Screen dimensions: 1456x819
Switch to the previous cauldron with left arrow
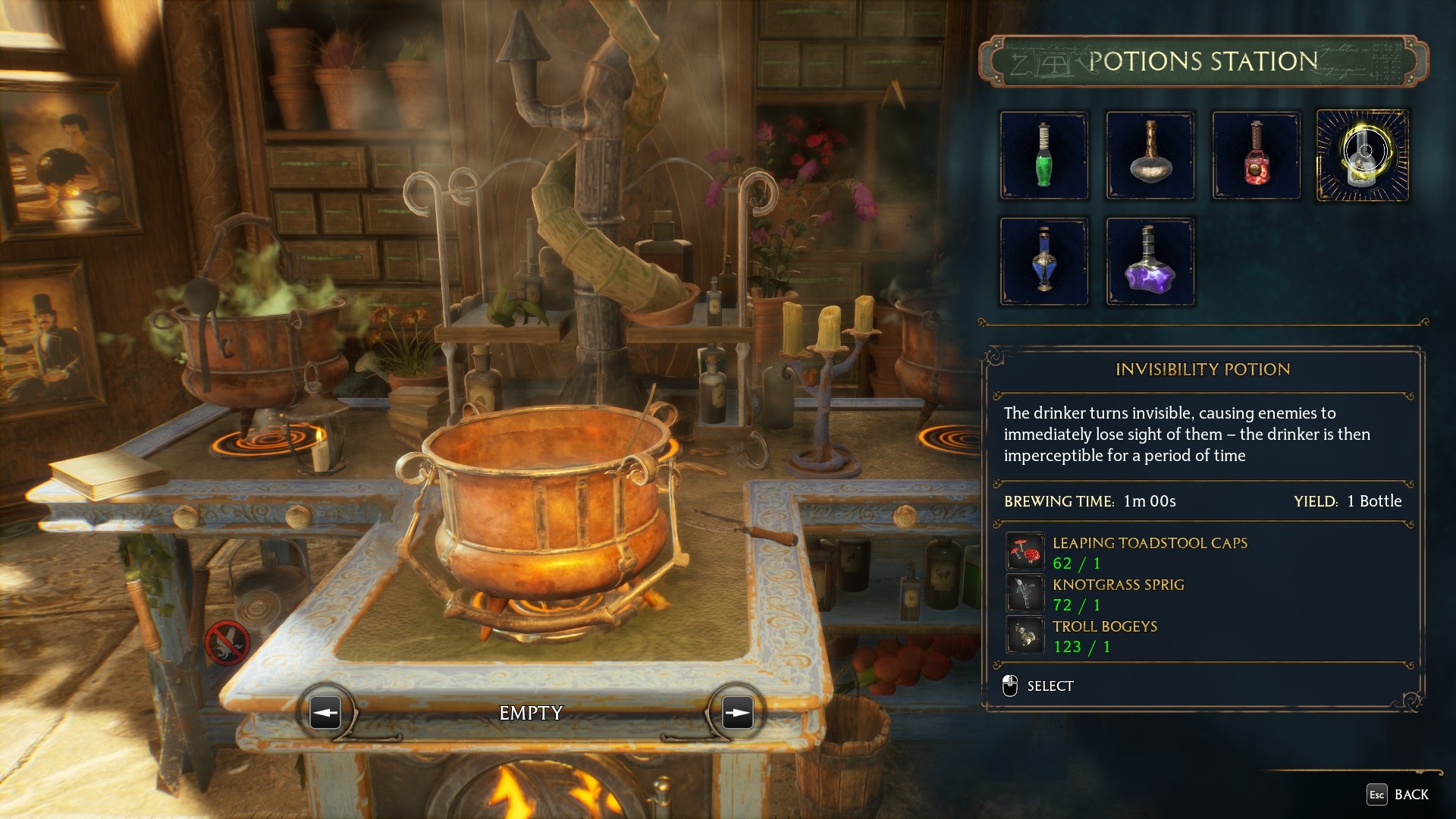tap(325, 713)
